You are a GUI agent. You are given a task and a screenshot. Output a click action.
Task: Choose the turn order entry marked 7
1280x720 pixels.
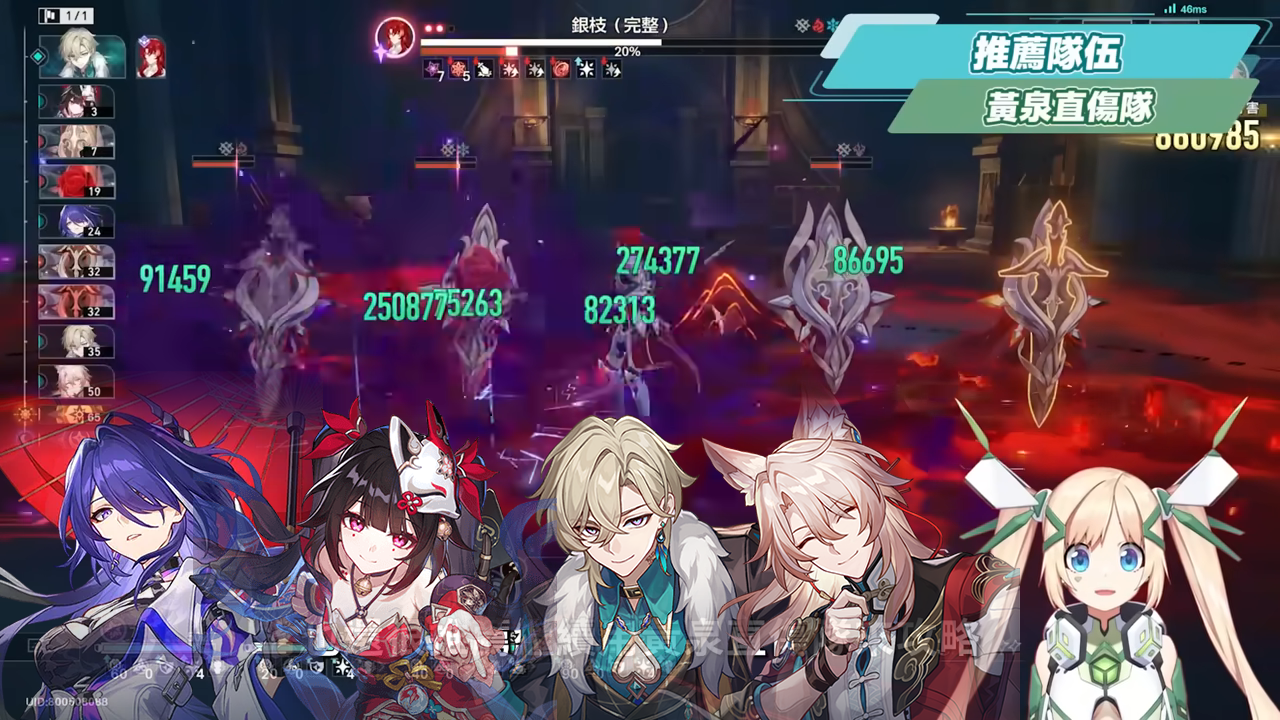(x=77, y=142)
